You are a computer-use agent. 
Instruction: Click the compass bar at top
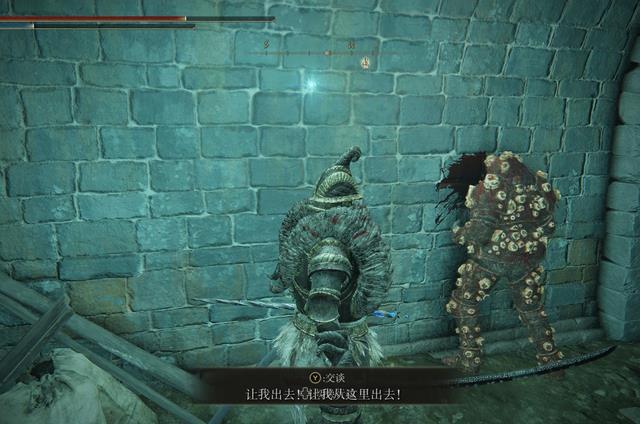pyautogui.click(x=320, y=52)
